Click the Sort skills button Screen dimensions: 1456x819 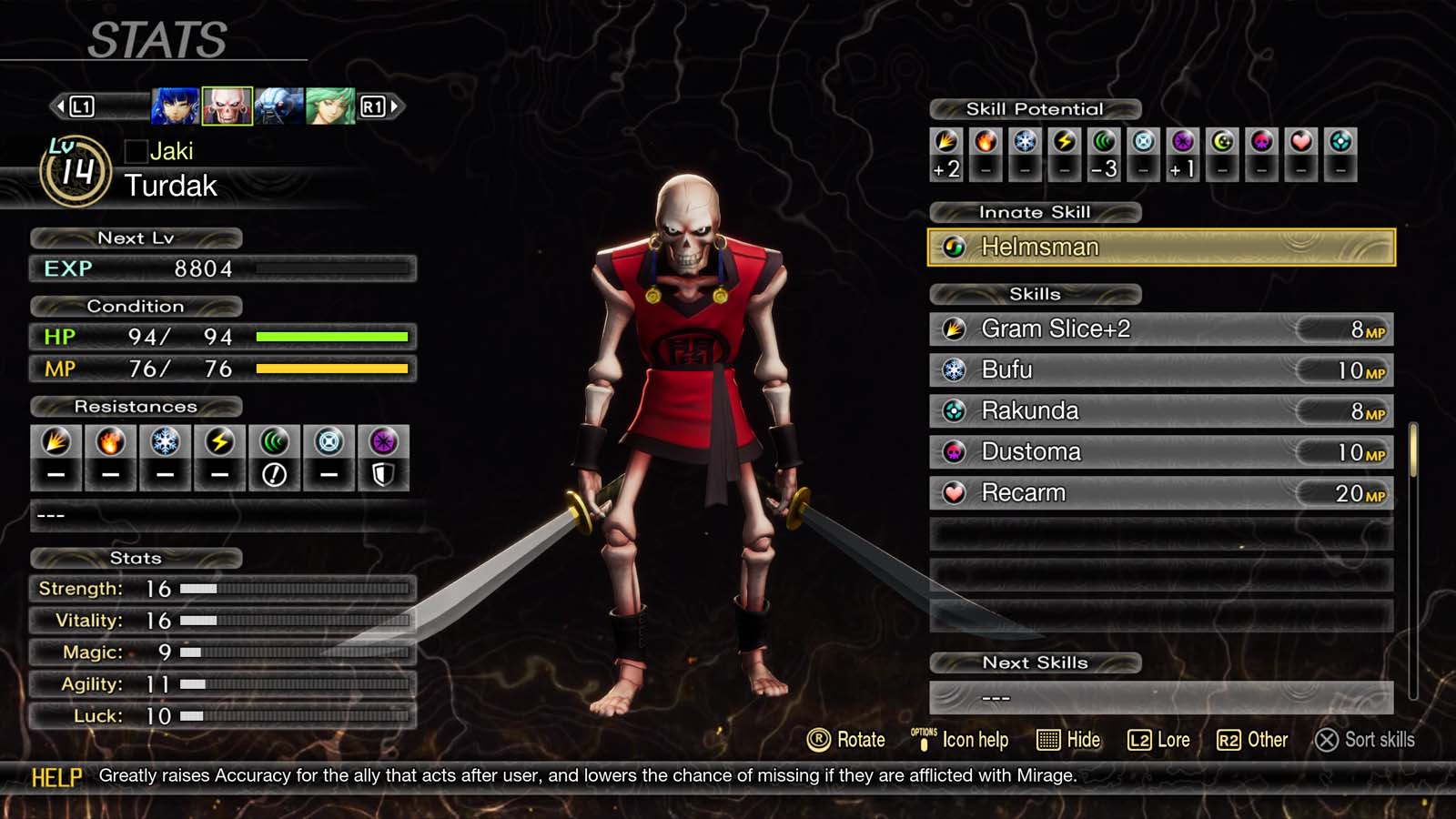1365,740
